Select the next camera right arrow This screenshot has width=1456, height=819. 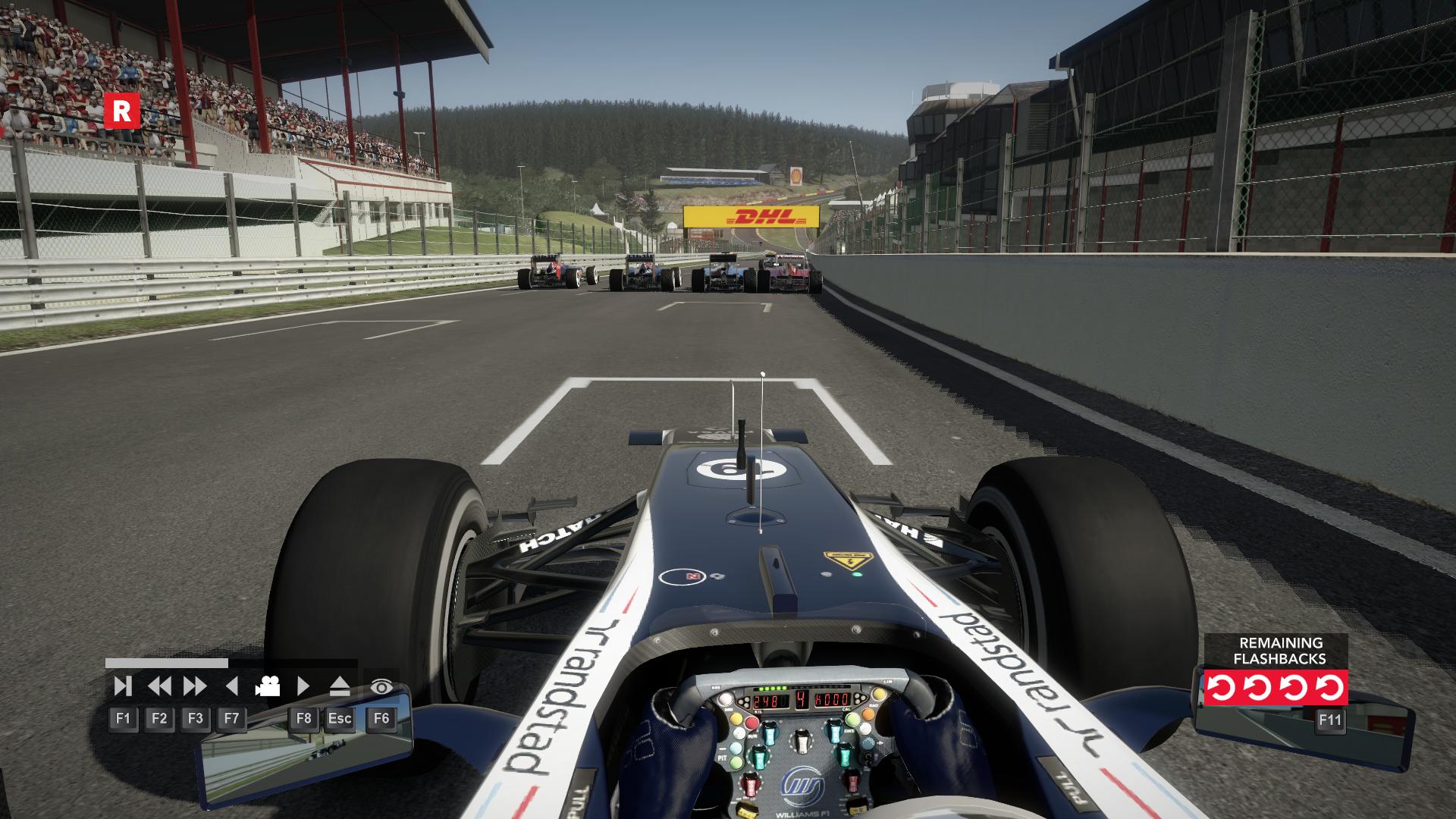[303, 686]
